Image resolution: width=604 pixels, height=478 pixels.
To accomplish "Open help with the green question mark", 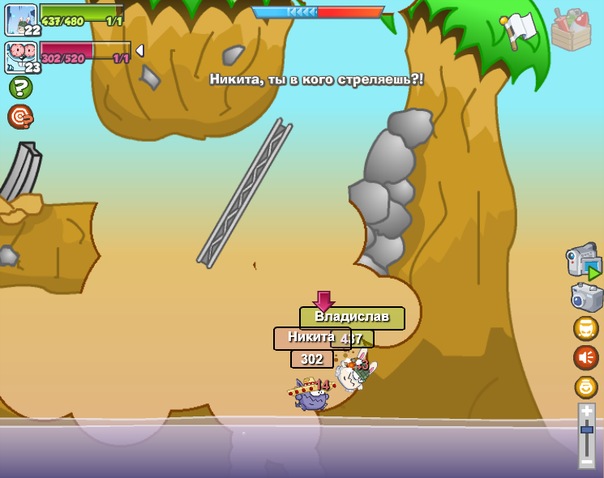I will click(21, 88).
